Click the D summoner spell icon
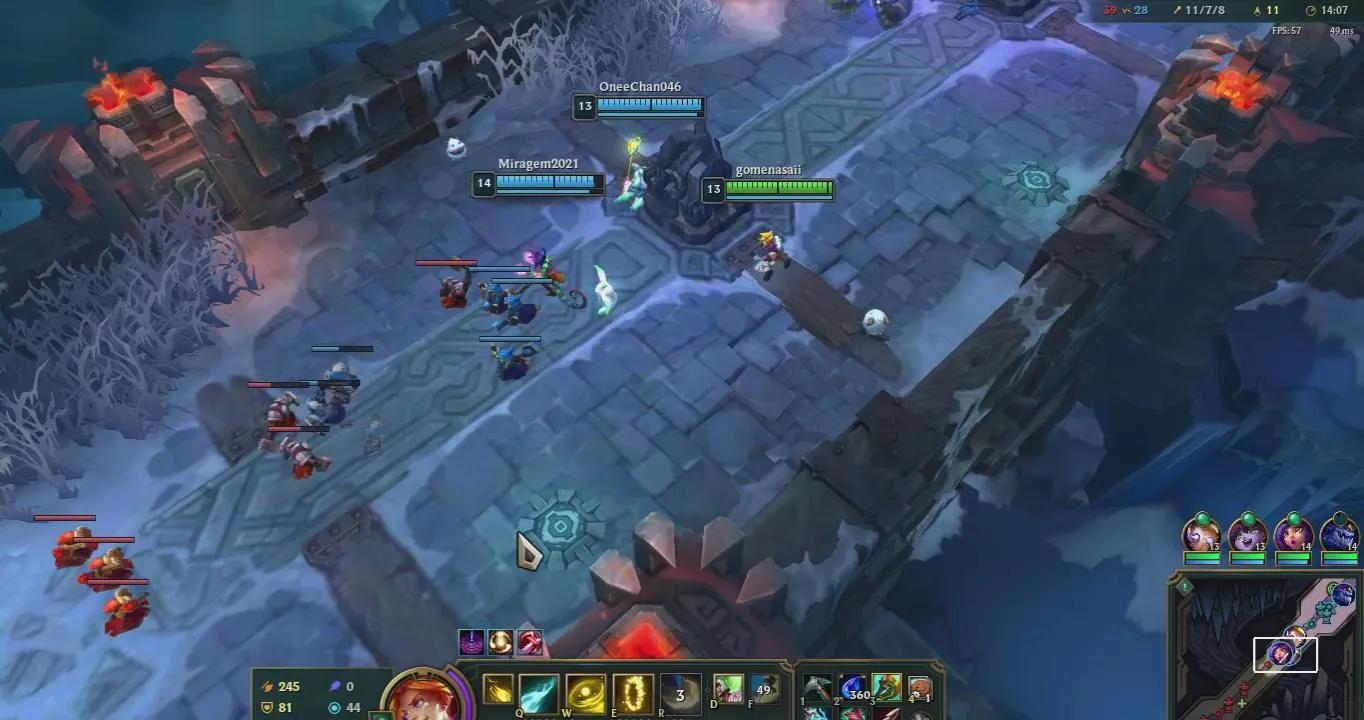The width and height of the screenshot is (1364, 720). 729,689
